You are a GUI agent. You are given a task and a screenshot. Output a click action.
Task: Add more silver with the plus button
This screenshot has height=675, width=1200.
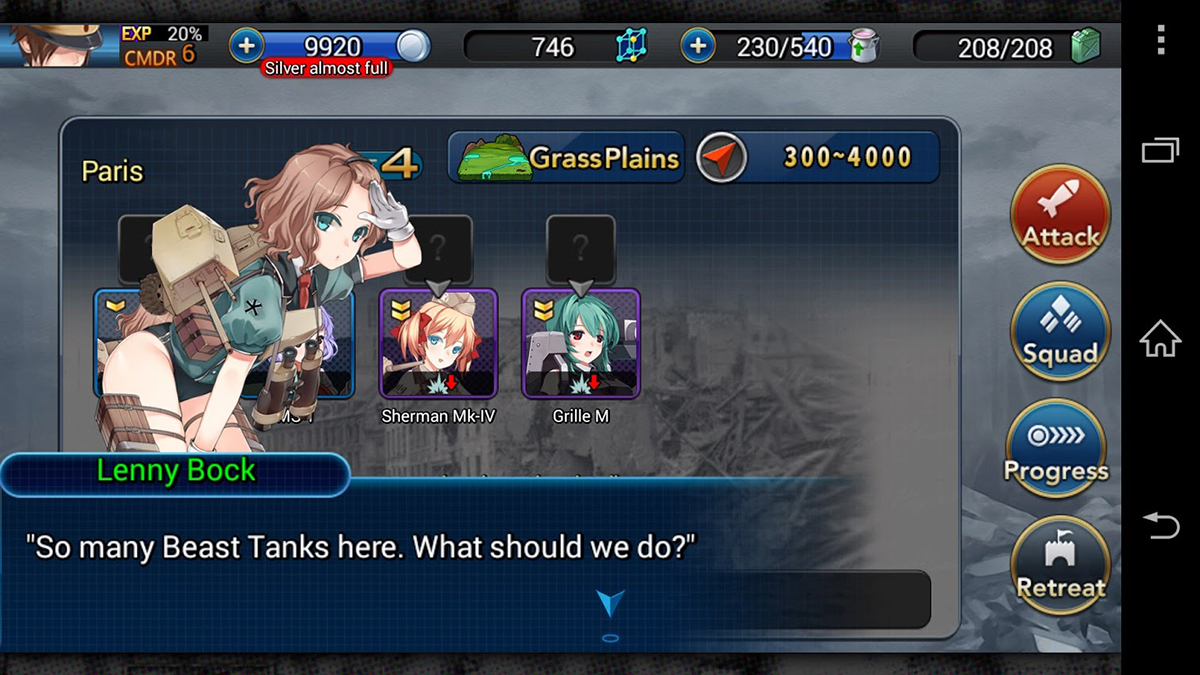click(x=246, y=45)
